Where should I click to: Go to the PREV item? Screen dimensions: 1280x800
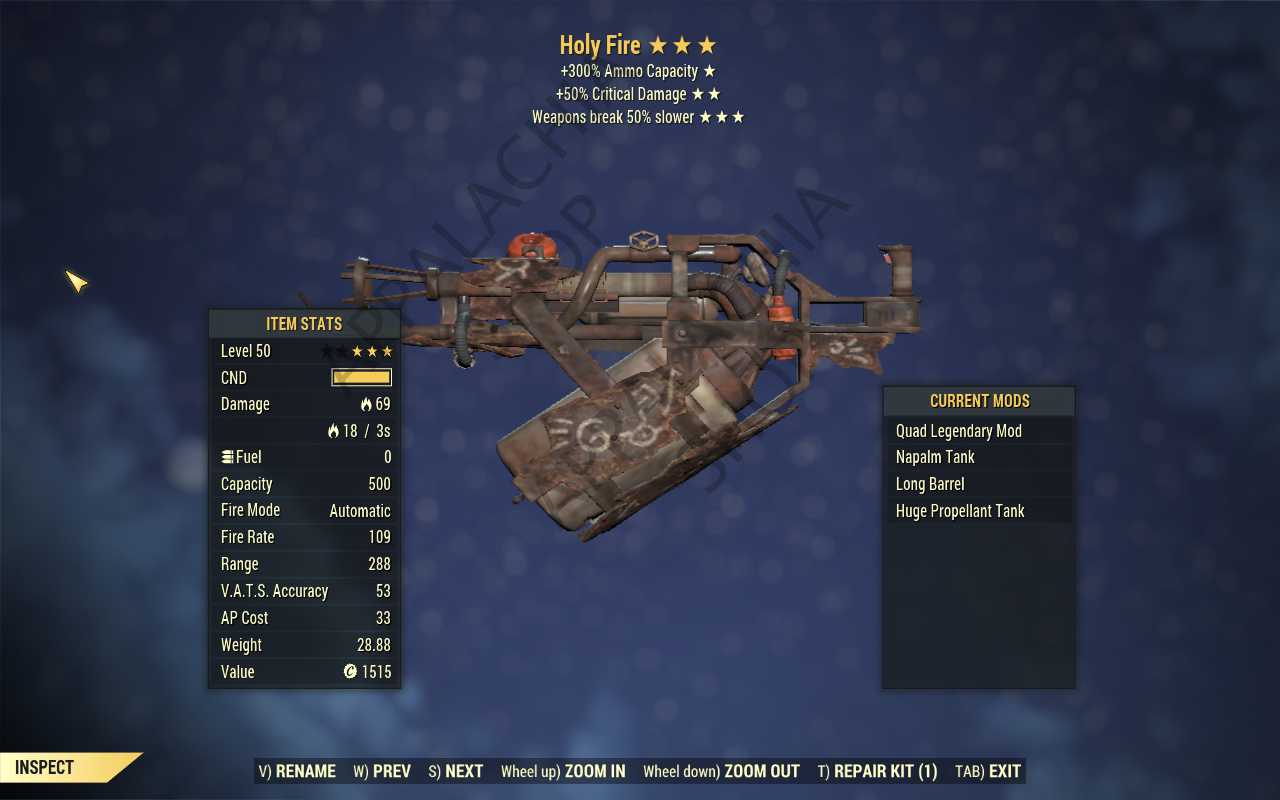(x=382, y=771)
